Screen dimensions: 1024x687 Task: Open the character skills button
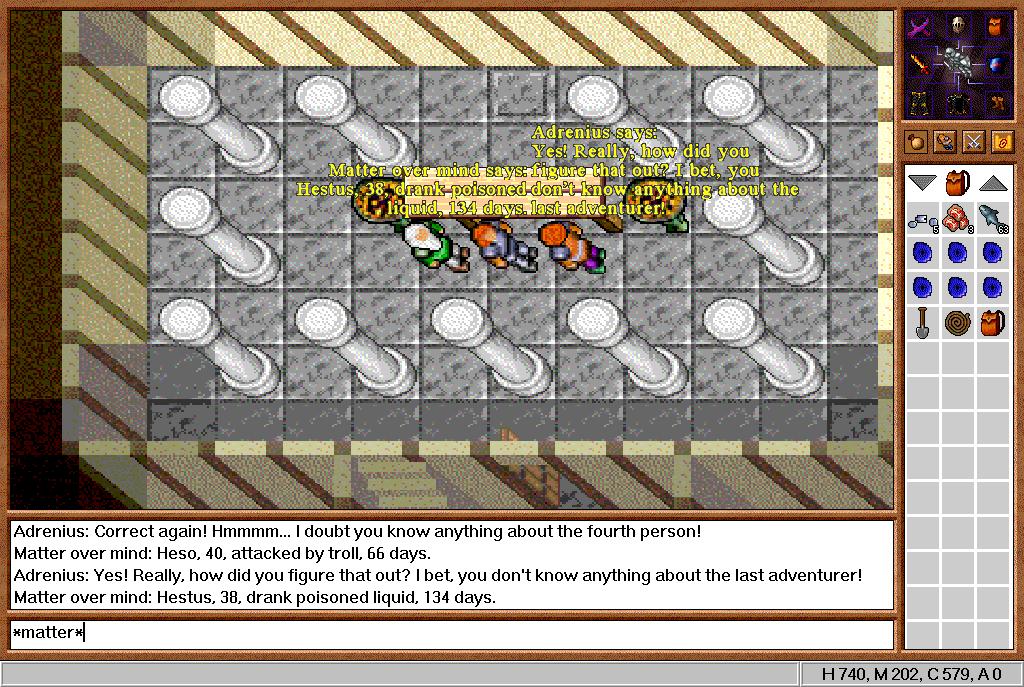(x=944, y=142)
